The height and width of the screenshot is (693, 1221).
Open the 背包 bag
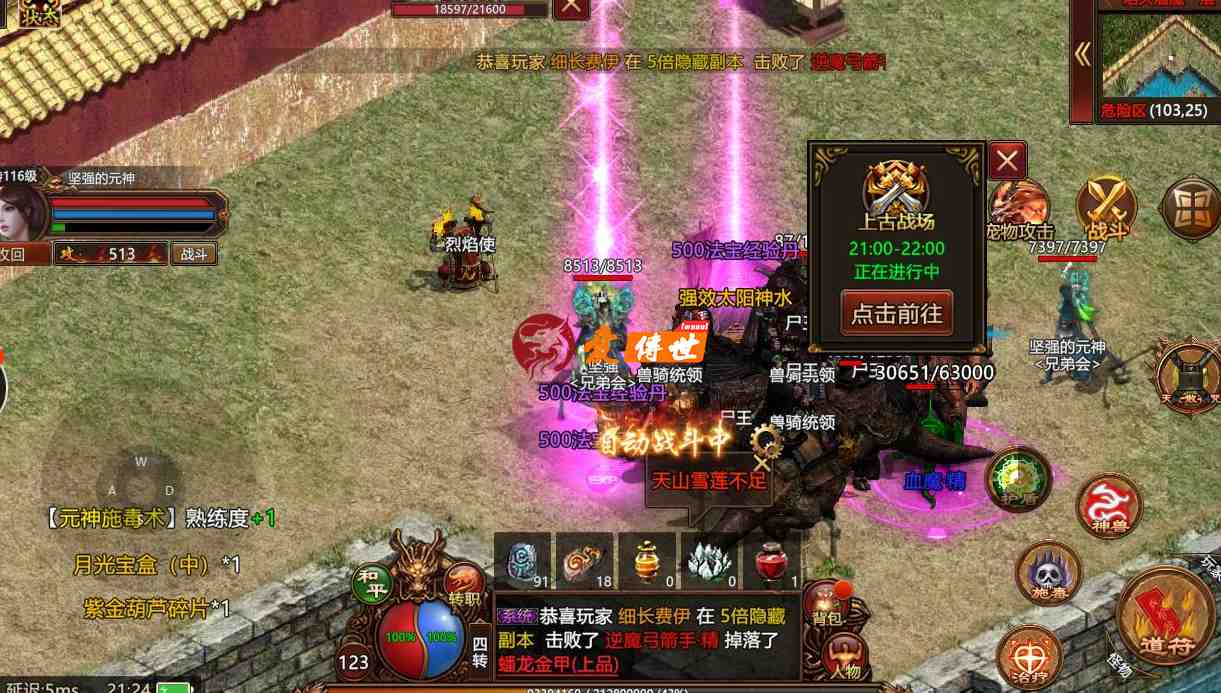pos(826,604)
